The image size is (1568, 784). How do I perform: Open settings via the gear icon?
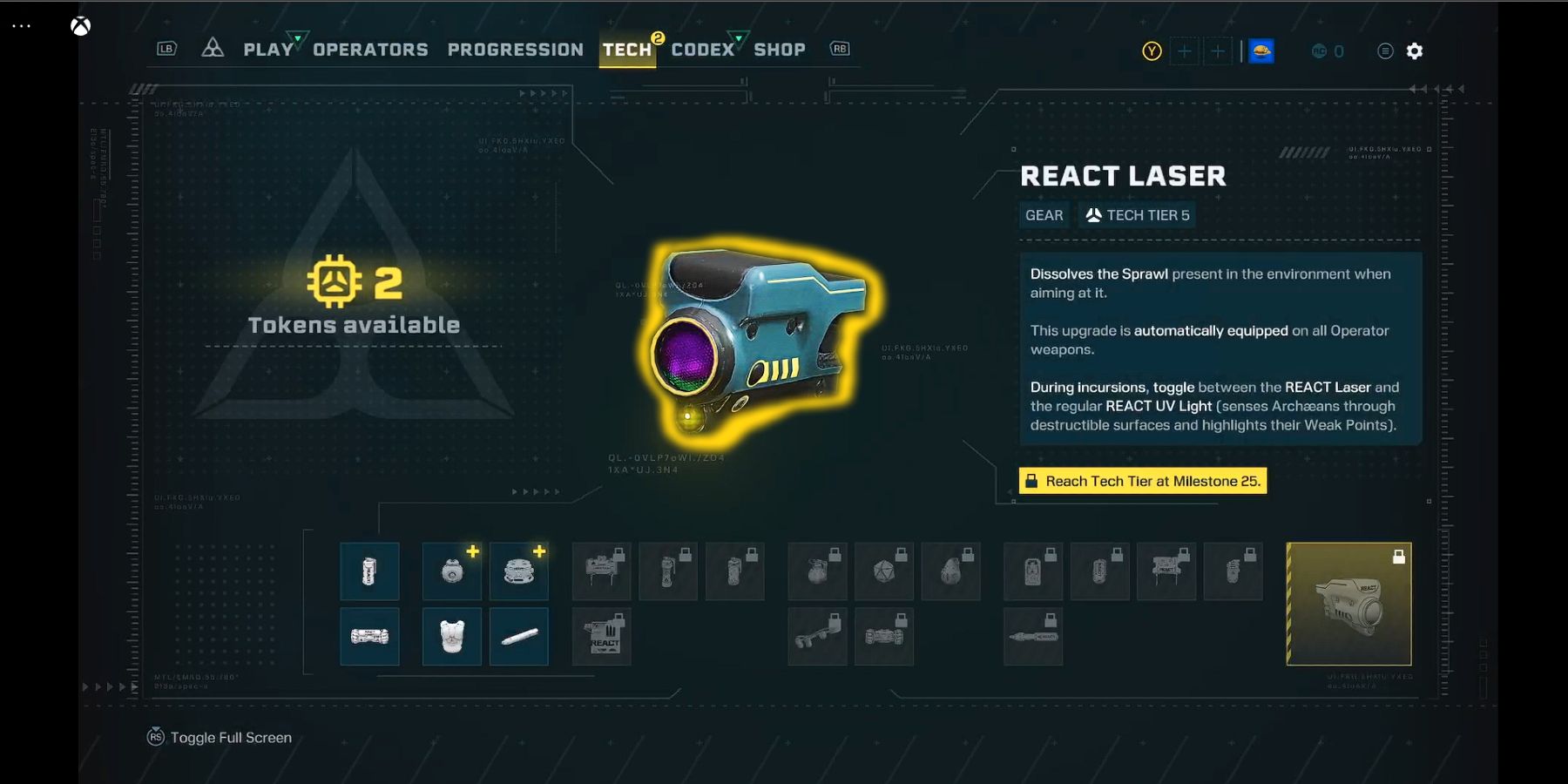click(x=1416, y=51)
